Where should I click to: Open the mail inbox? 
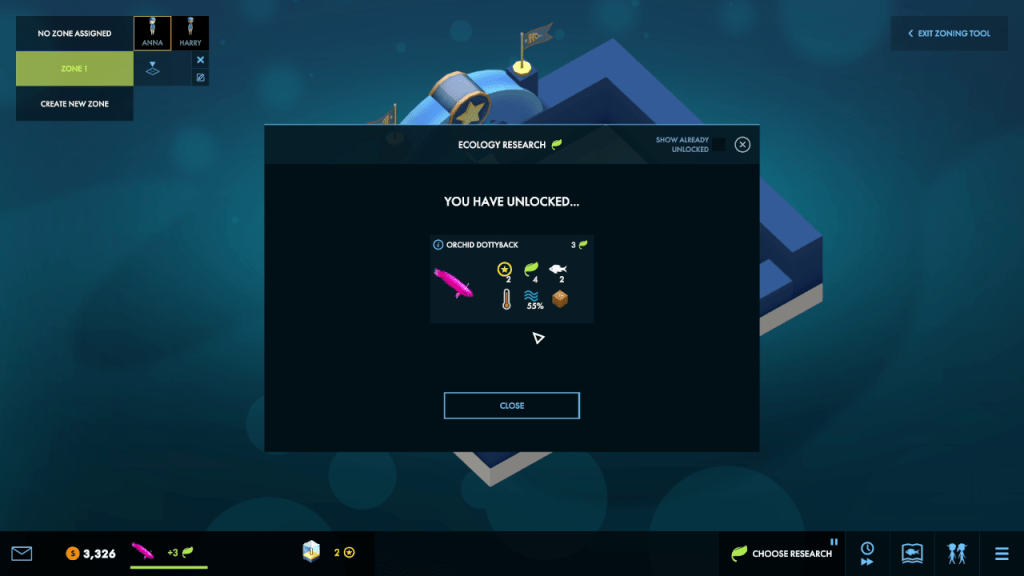22,553
